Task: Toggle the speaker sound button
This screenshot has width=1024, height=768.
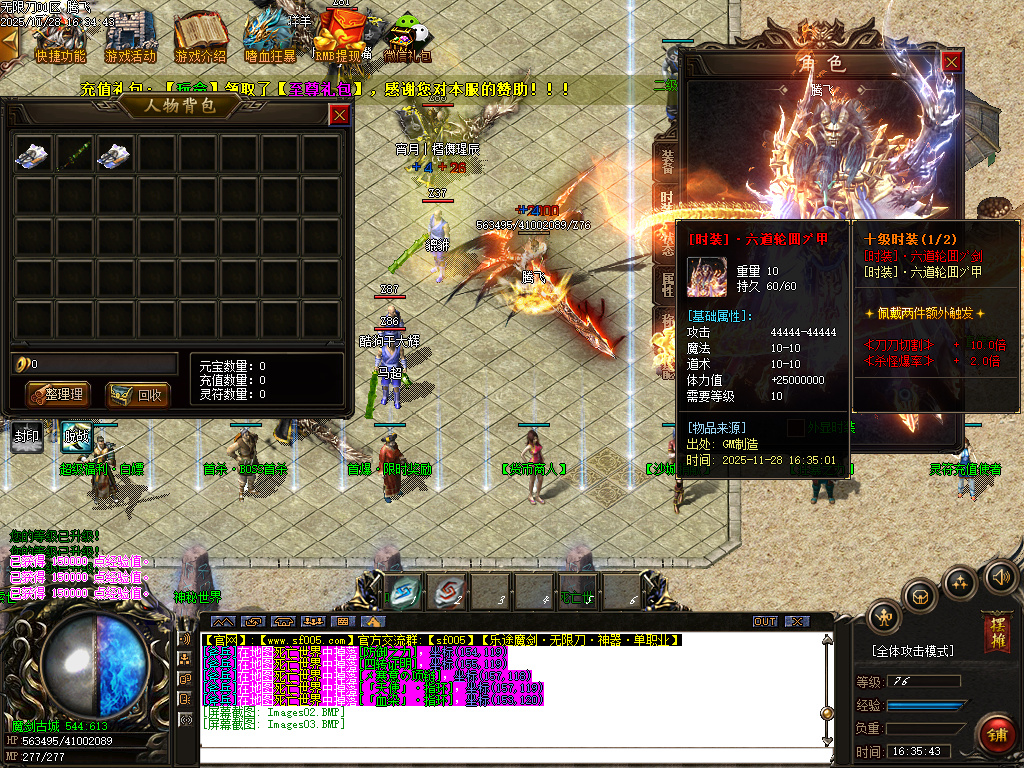Action: tap(1000, 576)
